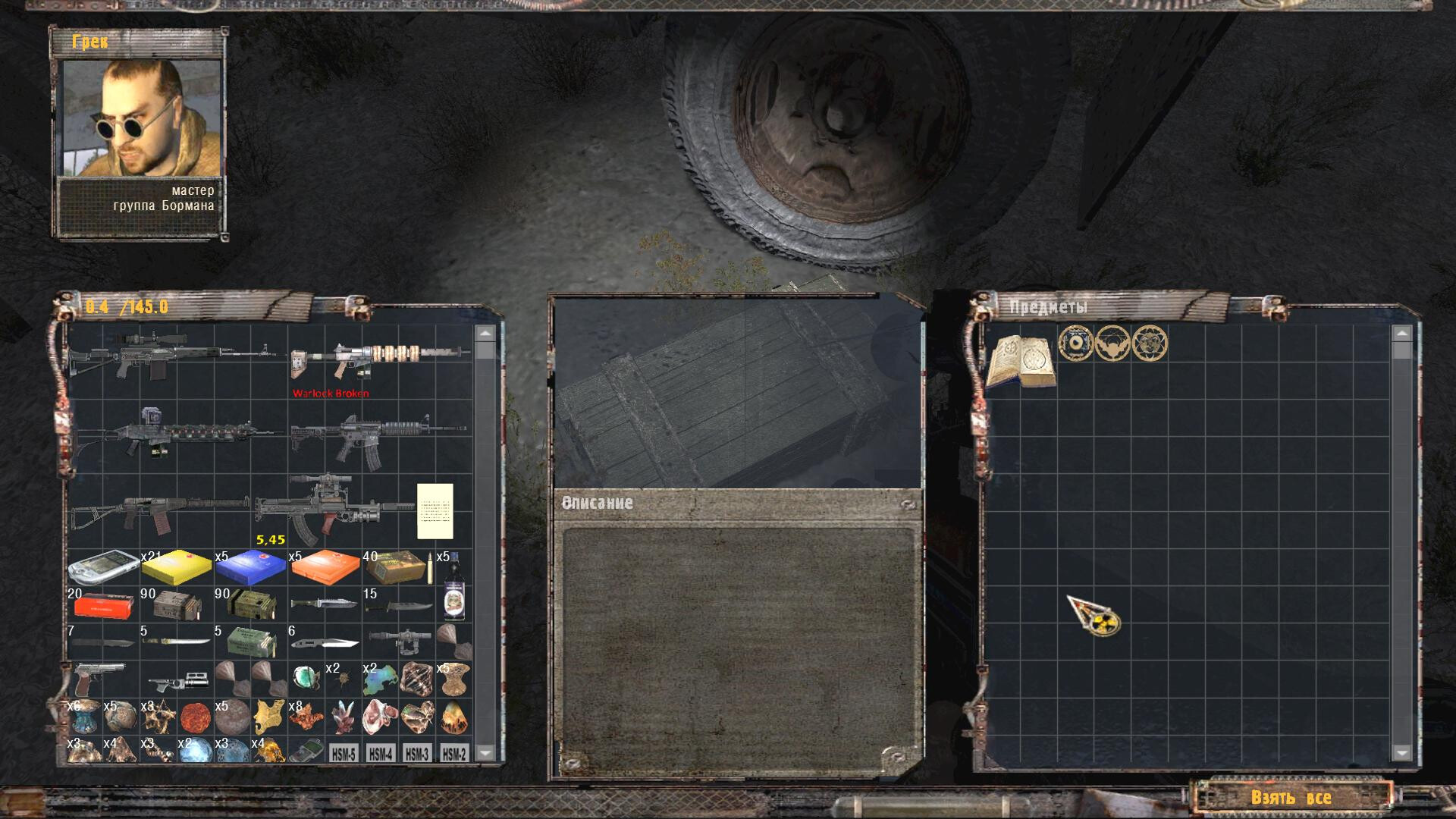
Task: Pick the paper note document
Action: 435,511
